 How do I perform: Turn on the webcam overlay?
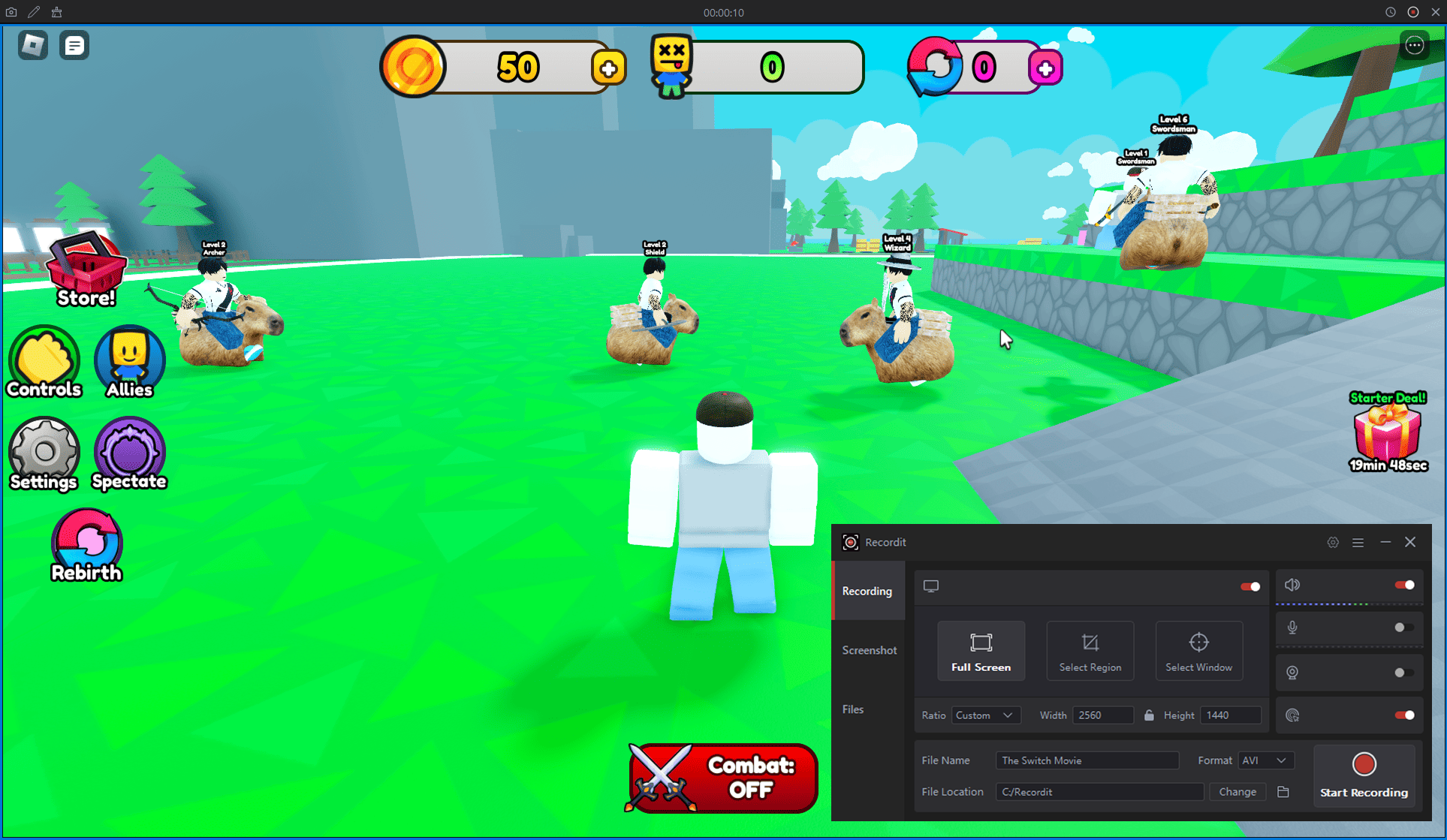click(x=1403, y=672)
